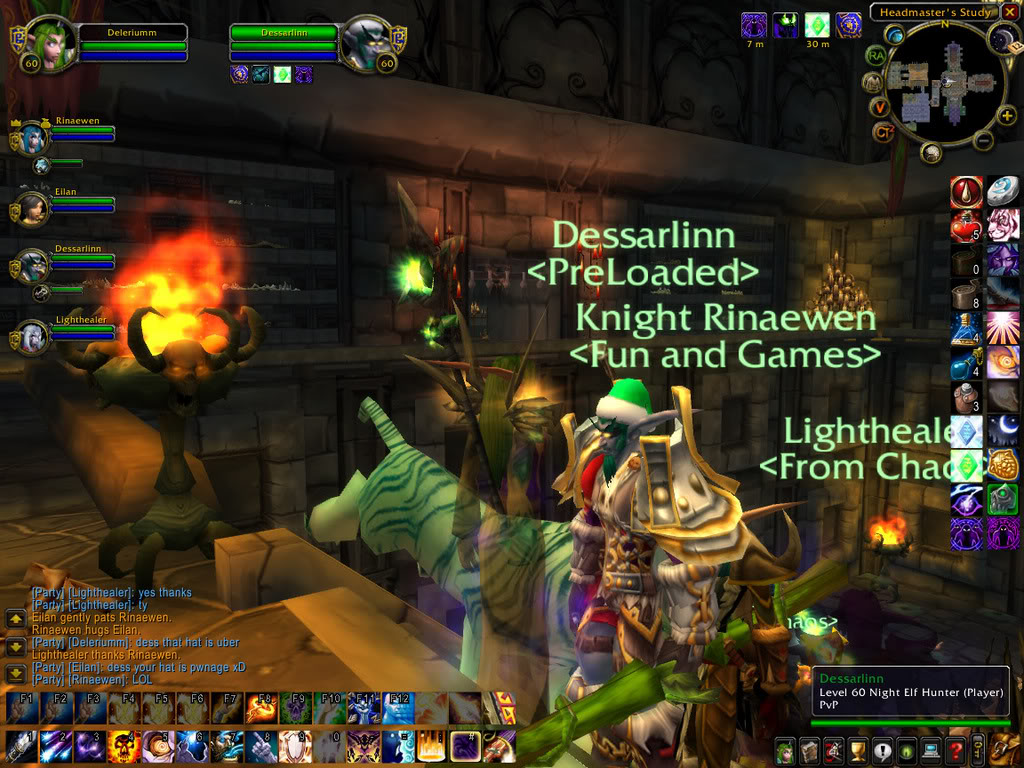Open the CT2 addon minimap button
This screenshot has width=1024, height=768.
(883, 132)
